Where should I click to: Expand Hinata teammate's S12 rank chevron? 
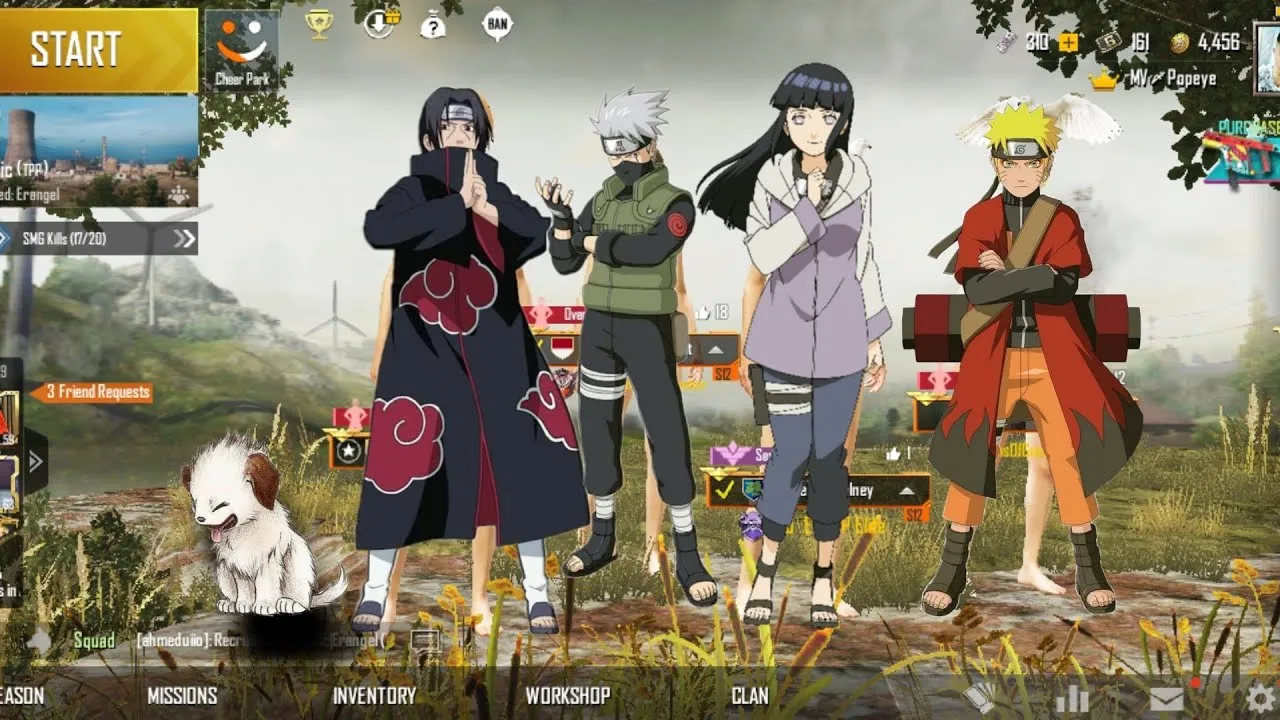[907, 490]
